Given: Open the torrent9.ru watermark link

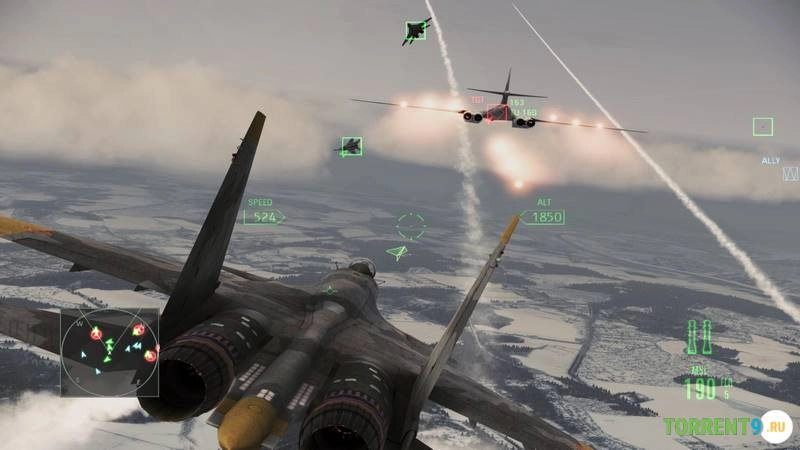Looking at the screenshot, I should pos(726,427).
